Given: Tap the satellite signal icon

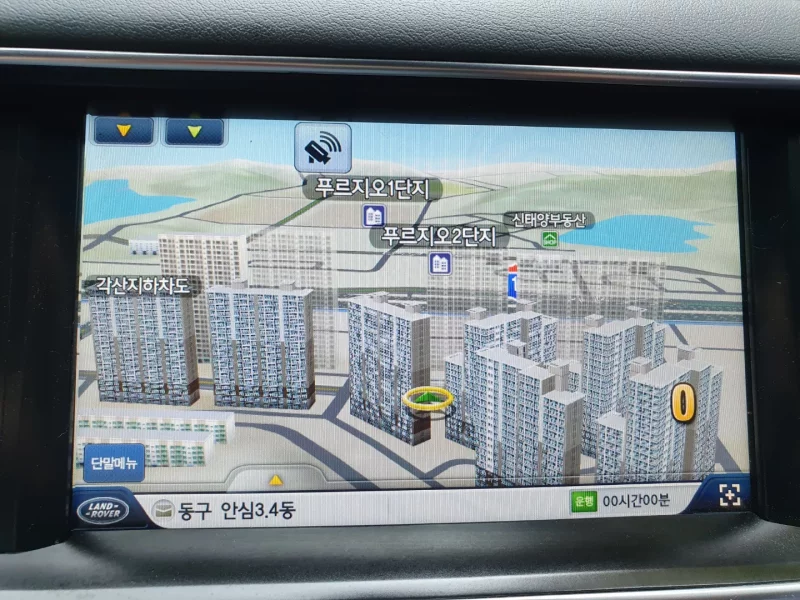Looking at the screenshot, I should tap(323, 148).
